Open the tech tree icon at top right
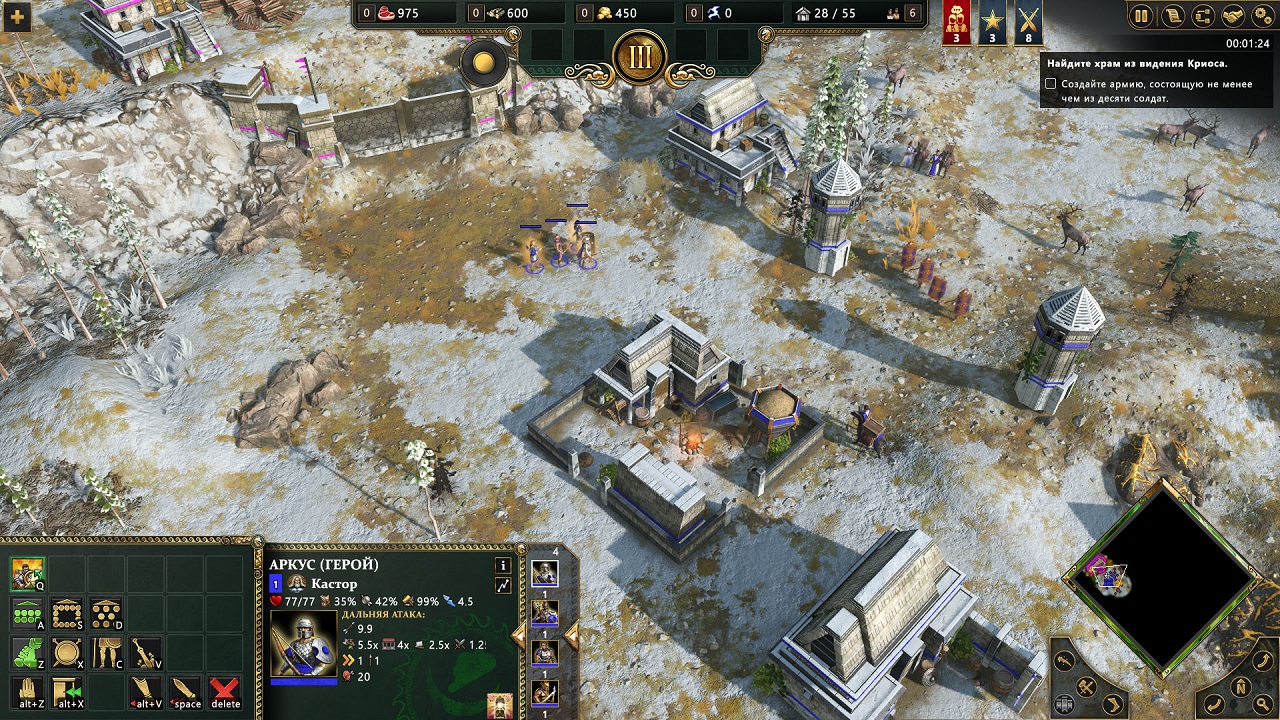Viewport: 1280px width, 720px height. tap(1203, 15)
